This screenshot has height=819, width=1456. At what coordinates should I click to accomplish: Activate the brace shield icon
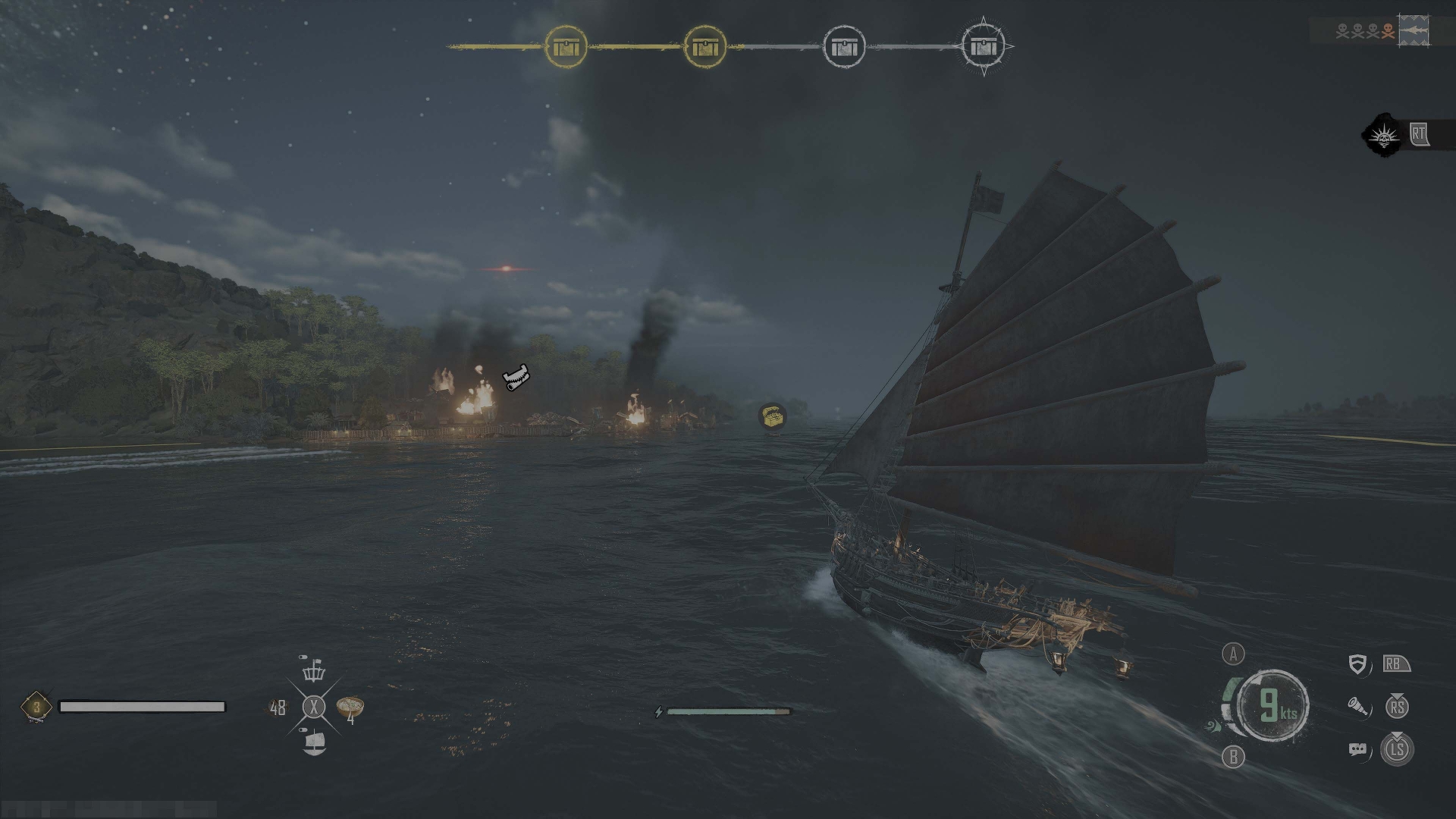[1357, 665]
